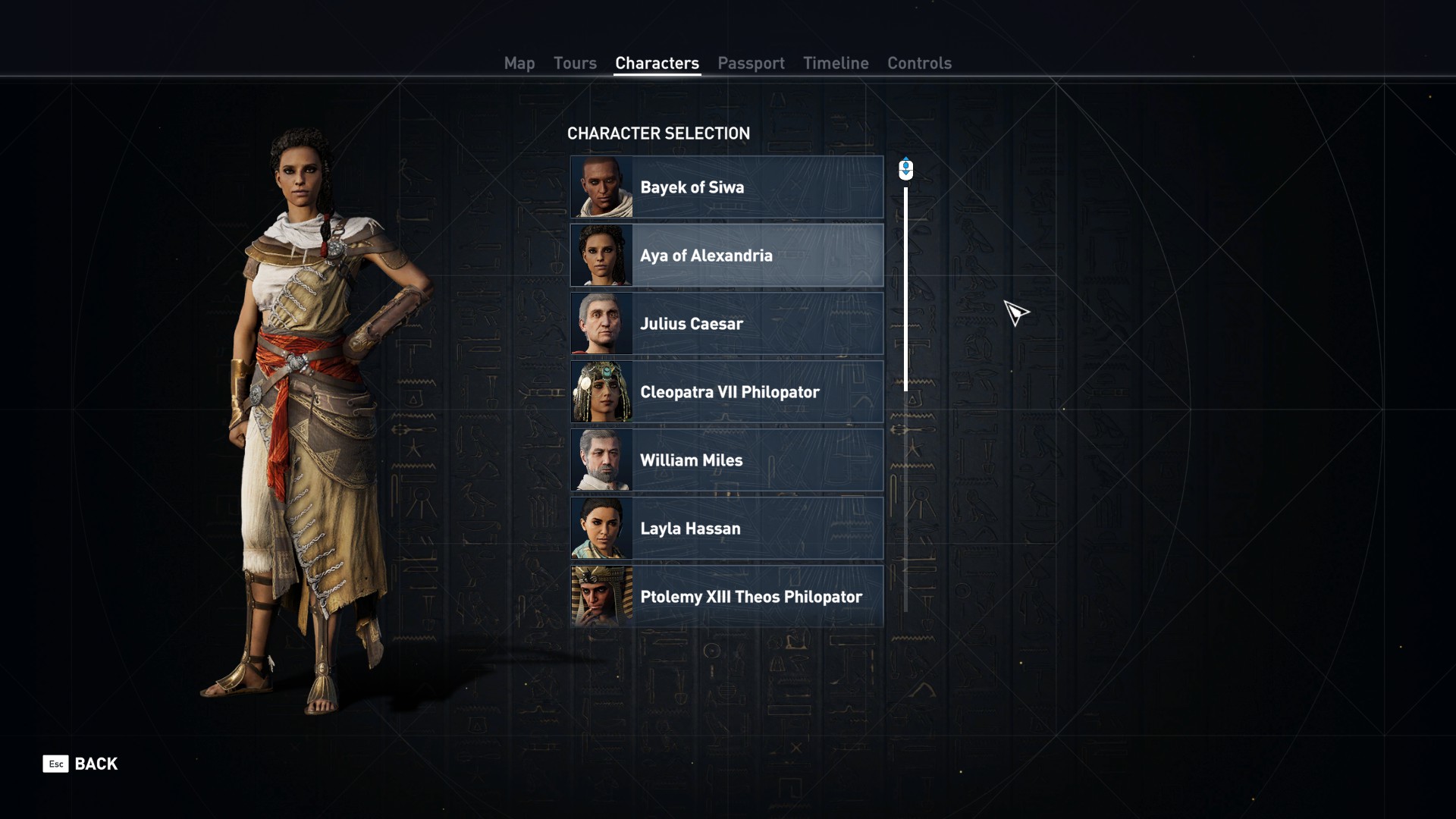Select the Characters tab
This screenshot has width=1456, height=819.
(657, 64)
